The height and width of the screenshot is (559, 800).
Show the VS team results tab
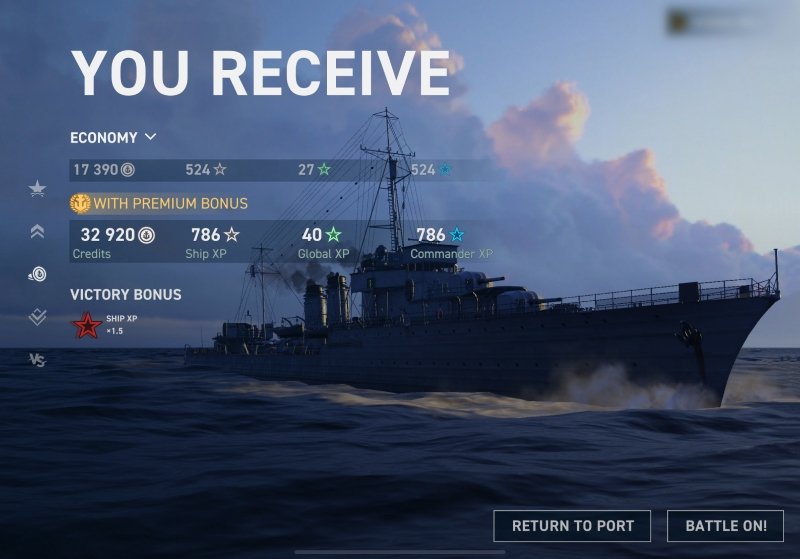37,360
